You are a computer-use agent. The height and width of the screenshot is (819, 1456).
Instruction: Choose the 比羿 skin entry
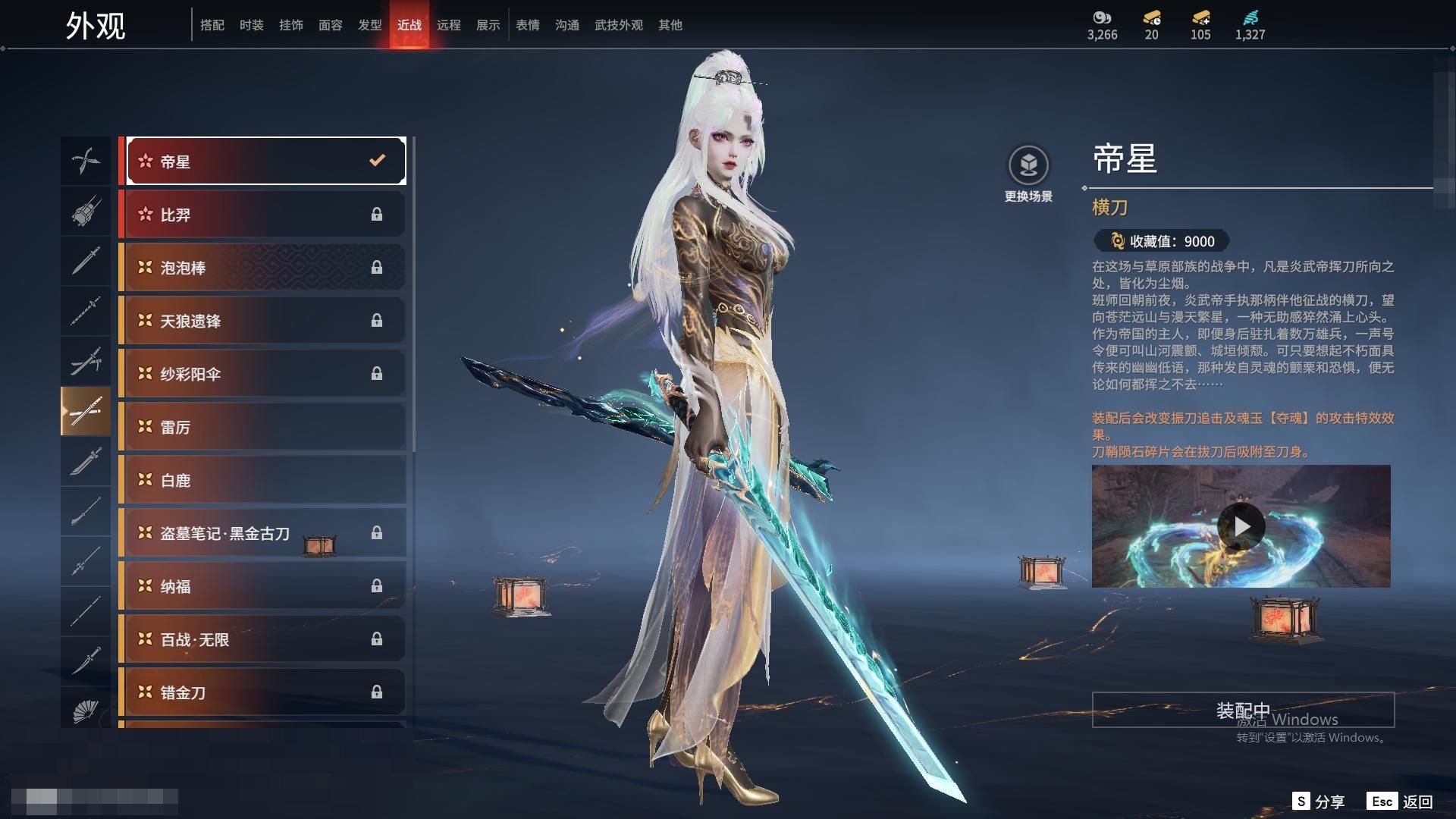click(x=265, y=215)
